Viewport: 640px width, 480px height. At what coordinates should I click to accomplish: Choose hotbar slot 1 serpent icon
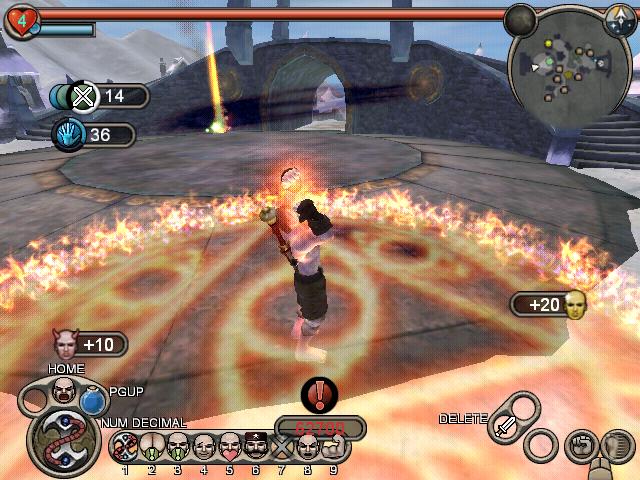(x=124, y=445)
